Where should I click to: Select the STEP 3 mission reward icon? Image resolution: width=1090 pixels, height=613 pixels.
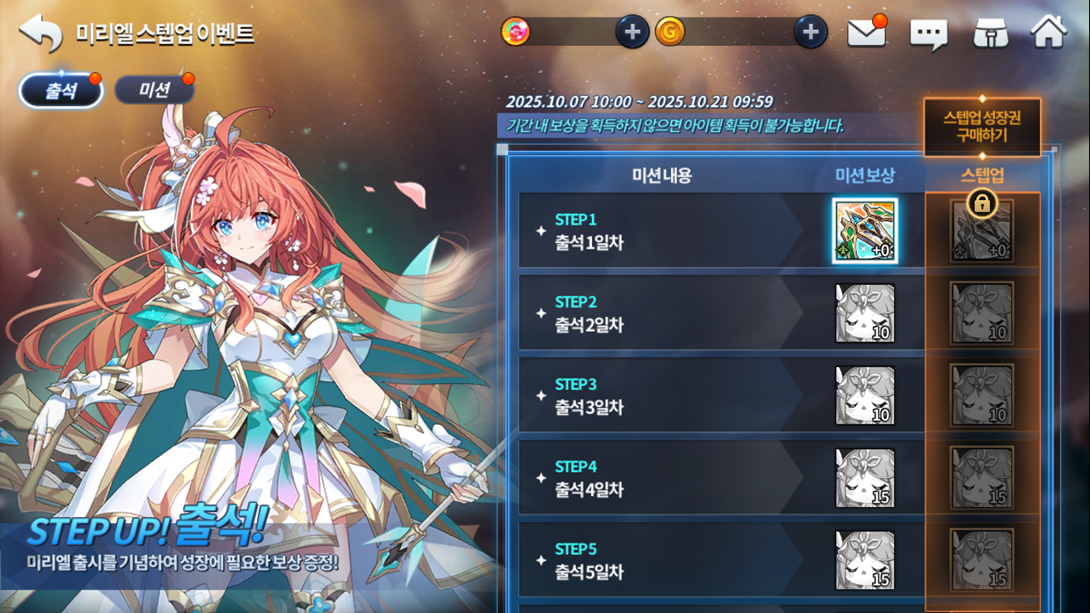pos(865,396)
